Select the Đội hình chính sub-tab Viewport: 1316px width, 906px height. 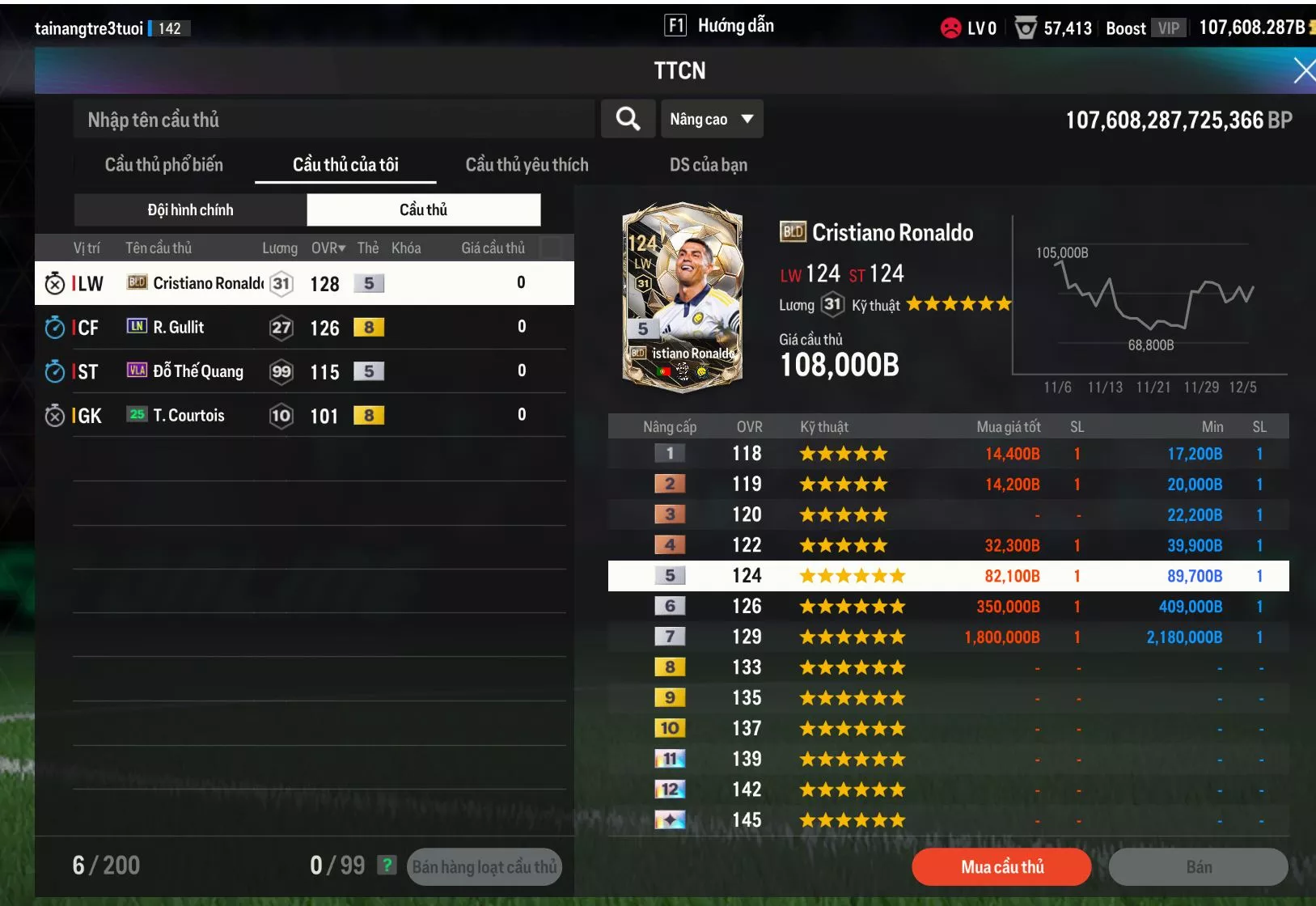point(190,210)
